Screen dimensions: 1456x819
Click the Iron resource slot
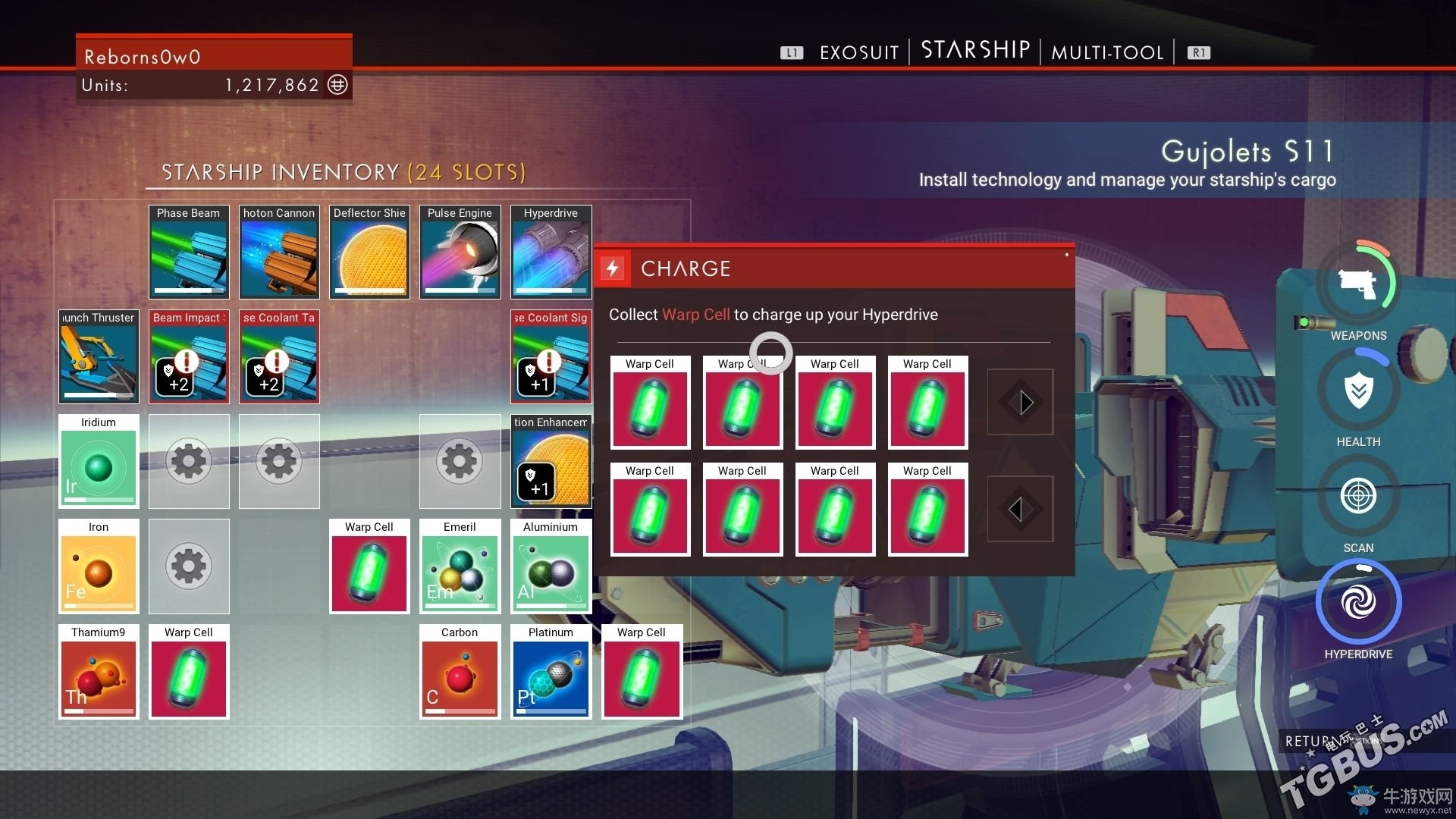[x=99, y=566]
